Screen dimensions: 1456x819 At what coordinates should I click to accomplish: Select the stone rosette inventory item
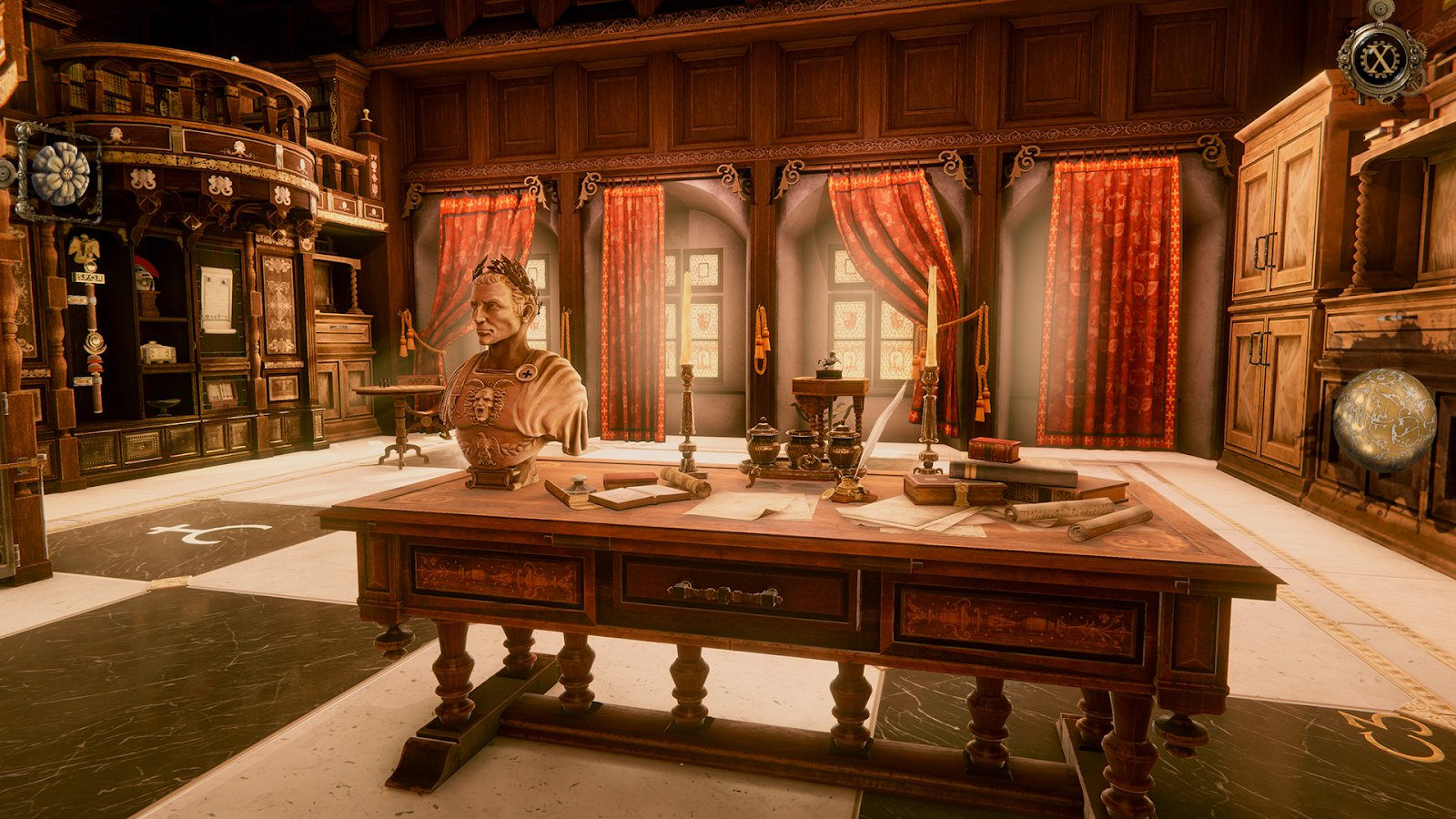pos(60,174)
